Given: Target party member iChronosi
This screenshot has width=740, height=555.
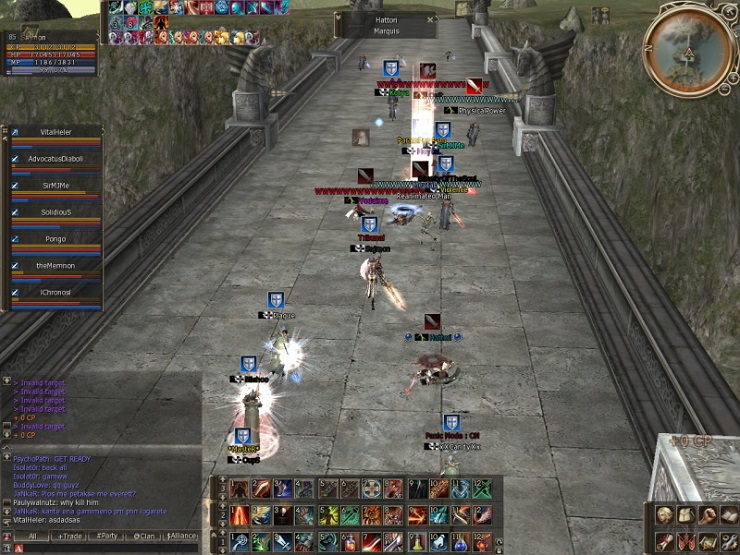Looking at the screenshot, I should point(57,292).
